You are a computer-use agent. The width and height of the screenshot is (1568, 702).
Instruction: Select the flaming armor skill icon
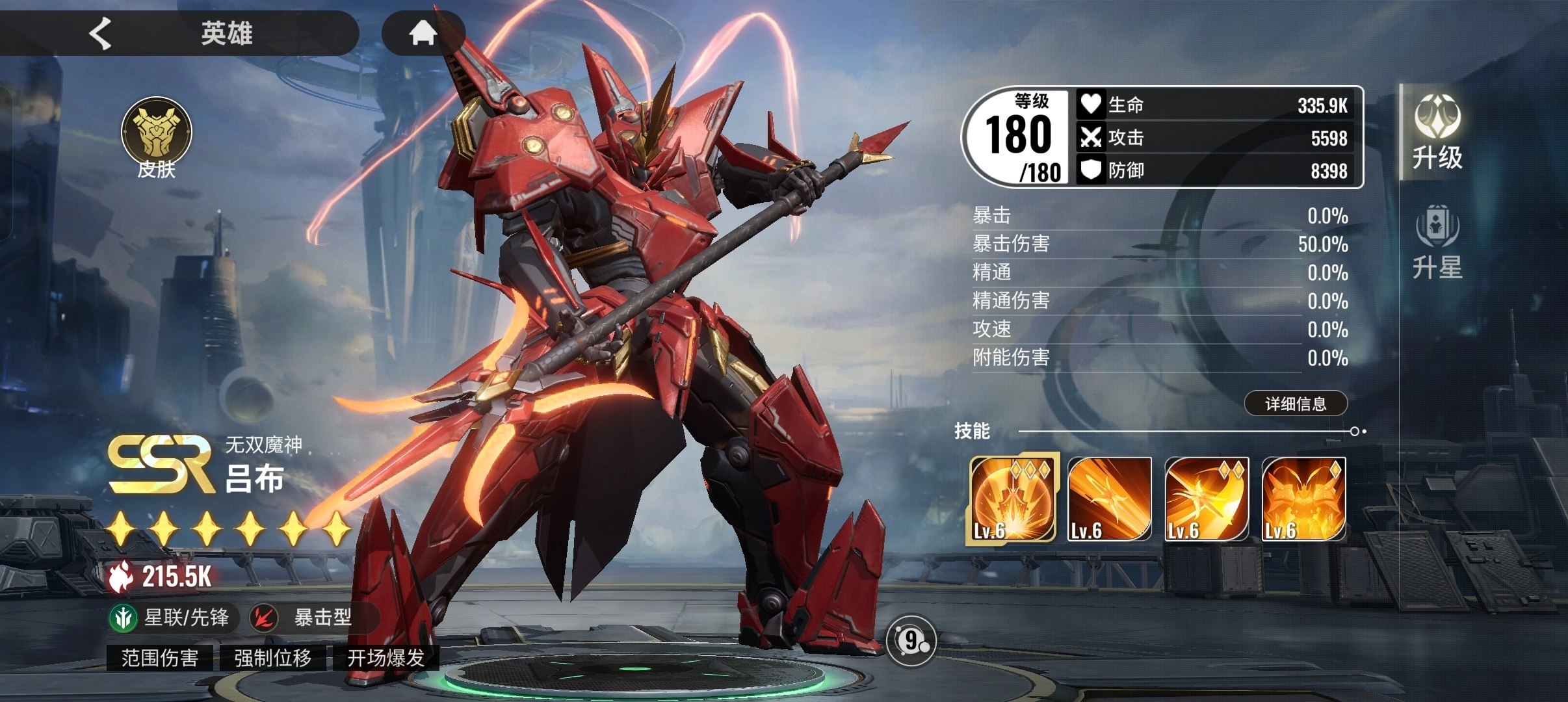pyautogui.click(x=1303, y=499)
